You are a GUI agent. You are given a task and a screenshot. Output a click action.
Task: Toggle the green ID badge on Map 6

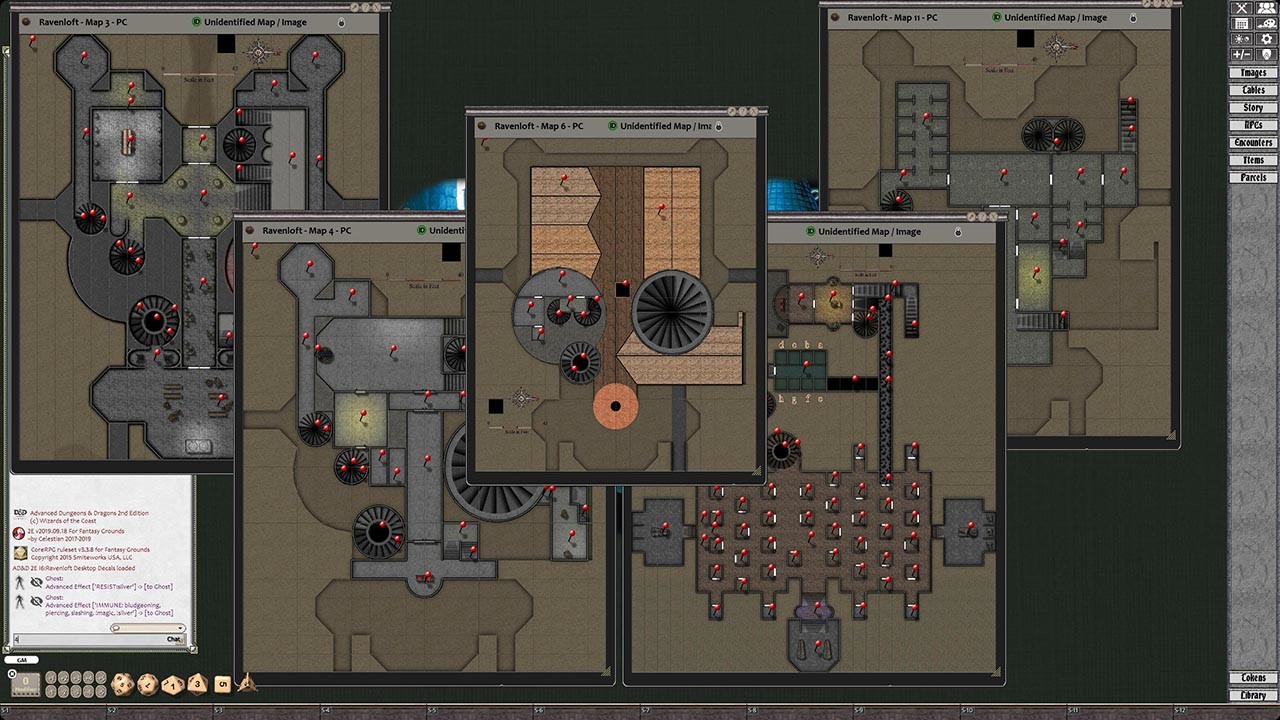614,127
